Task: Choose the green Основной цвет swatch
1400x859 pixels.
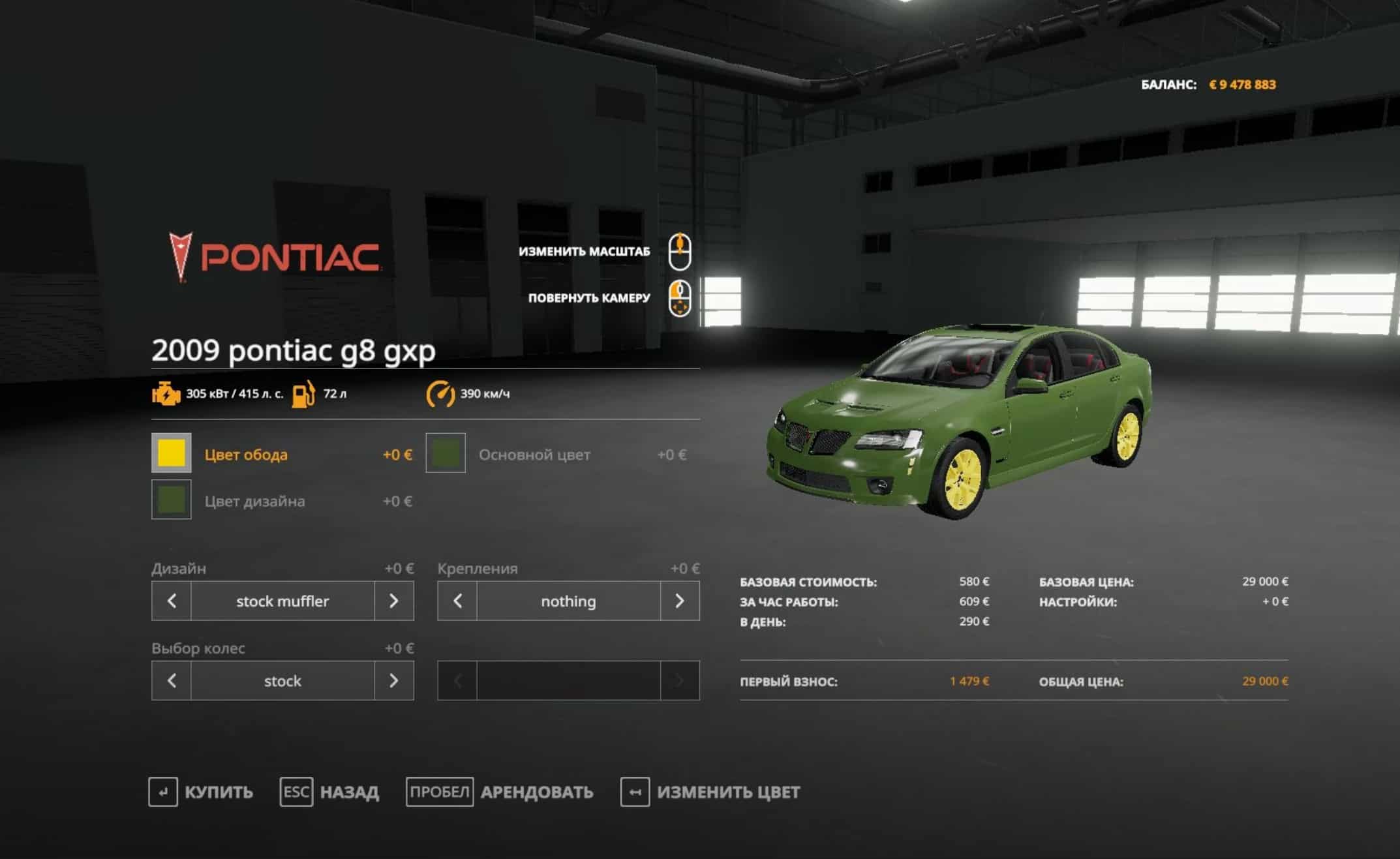Action: 446,453
